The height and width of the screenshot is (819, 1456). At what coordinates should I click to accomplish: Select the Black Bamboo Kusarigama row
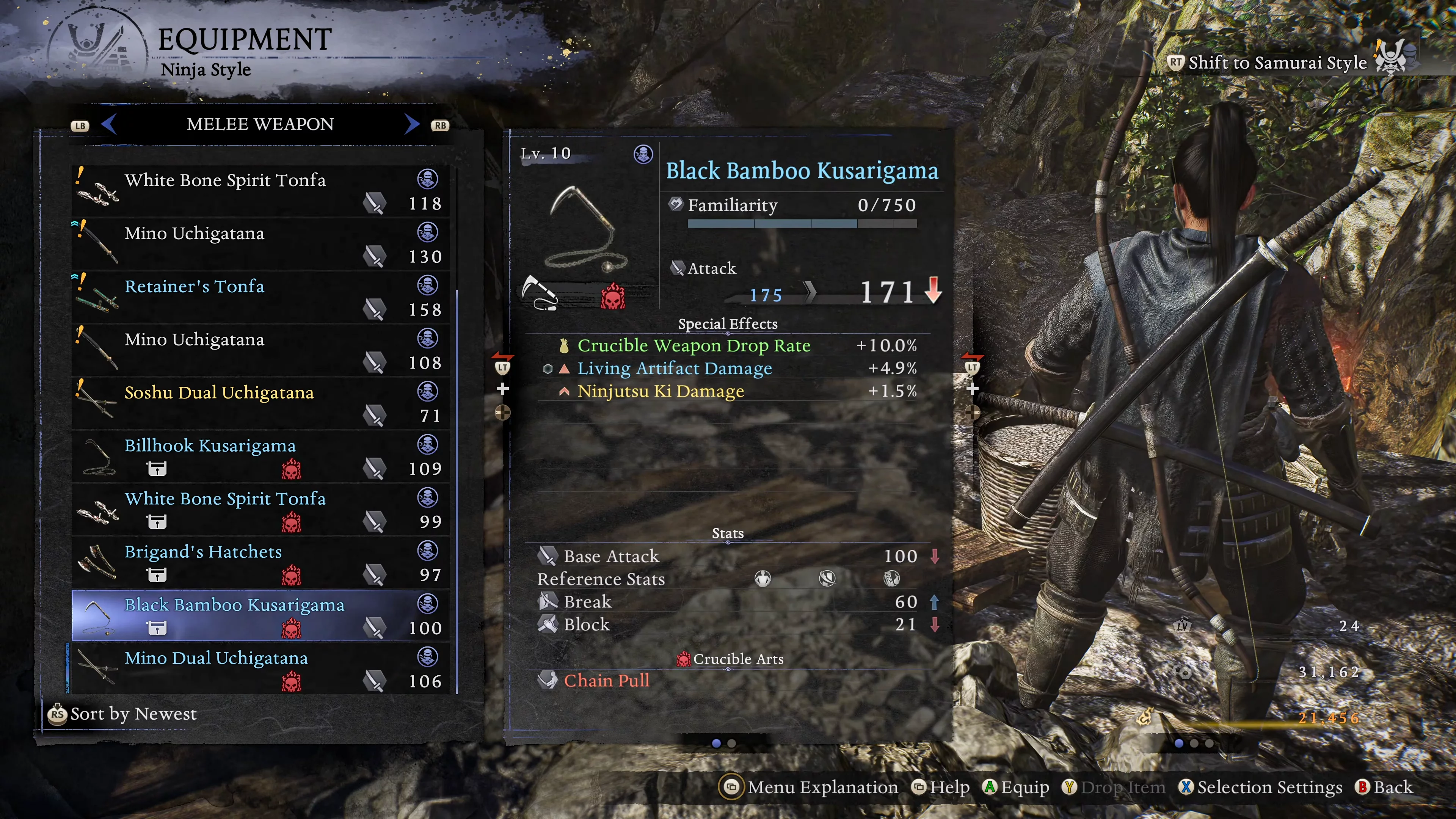tap(260, 615)
